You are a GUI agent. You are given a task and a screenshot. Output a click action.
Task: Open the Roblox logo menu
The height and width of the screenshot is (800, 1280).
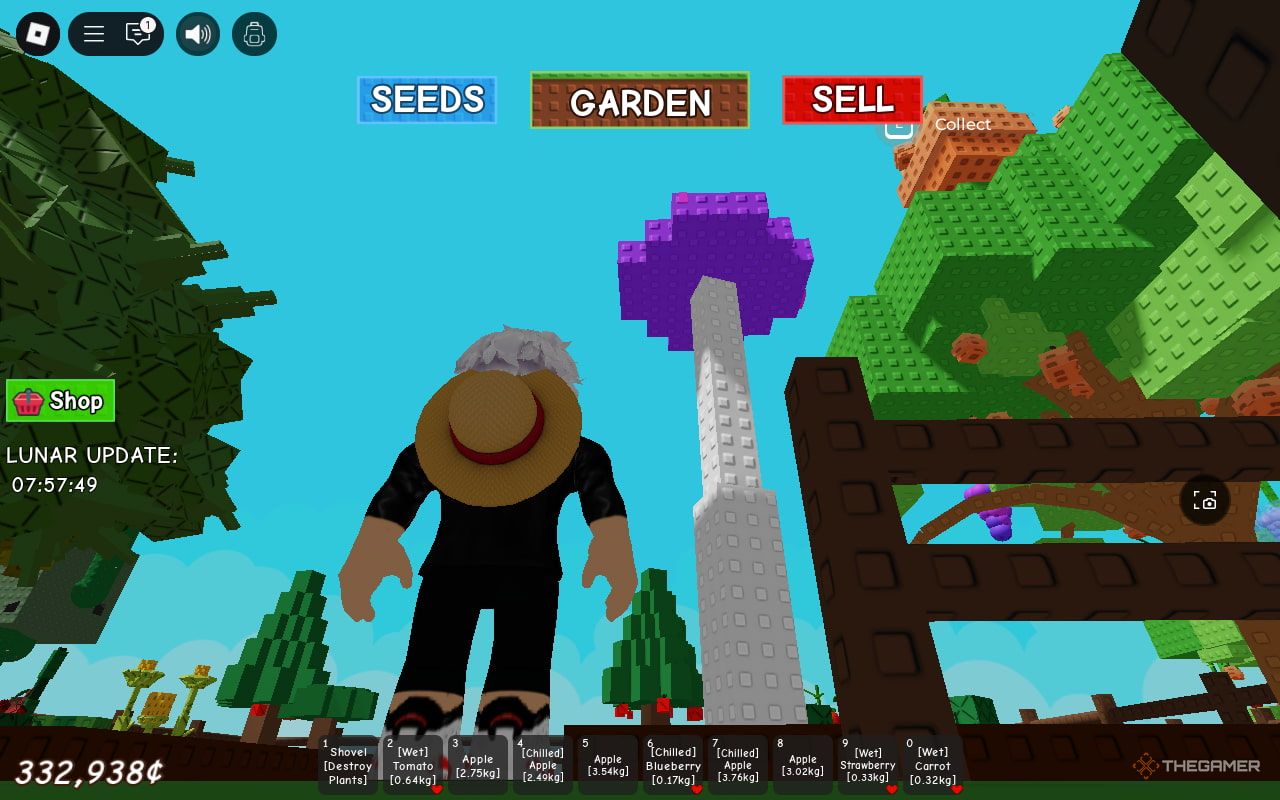point(38,34)
